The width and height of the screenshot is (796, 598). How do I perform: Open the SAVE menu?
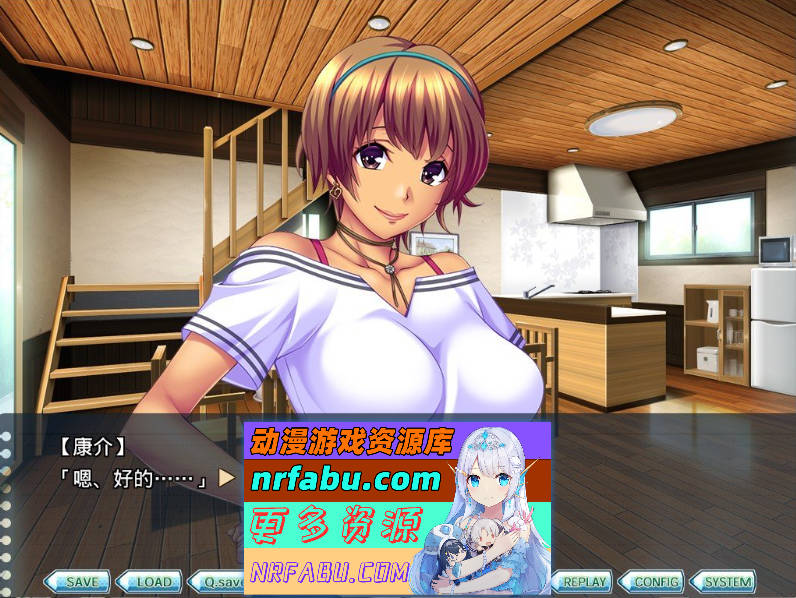coord(81,581)
